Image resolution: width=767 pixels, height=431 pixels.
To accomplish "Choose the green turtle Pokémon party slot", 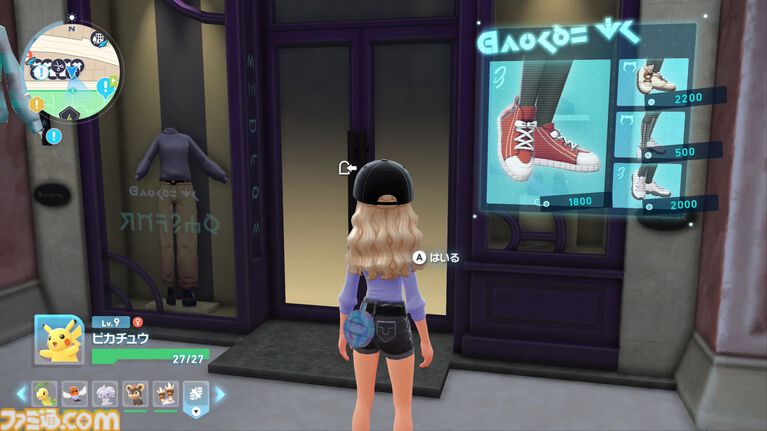I will (44, 394).
